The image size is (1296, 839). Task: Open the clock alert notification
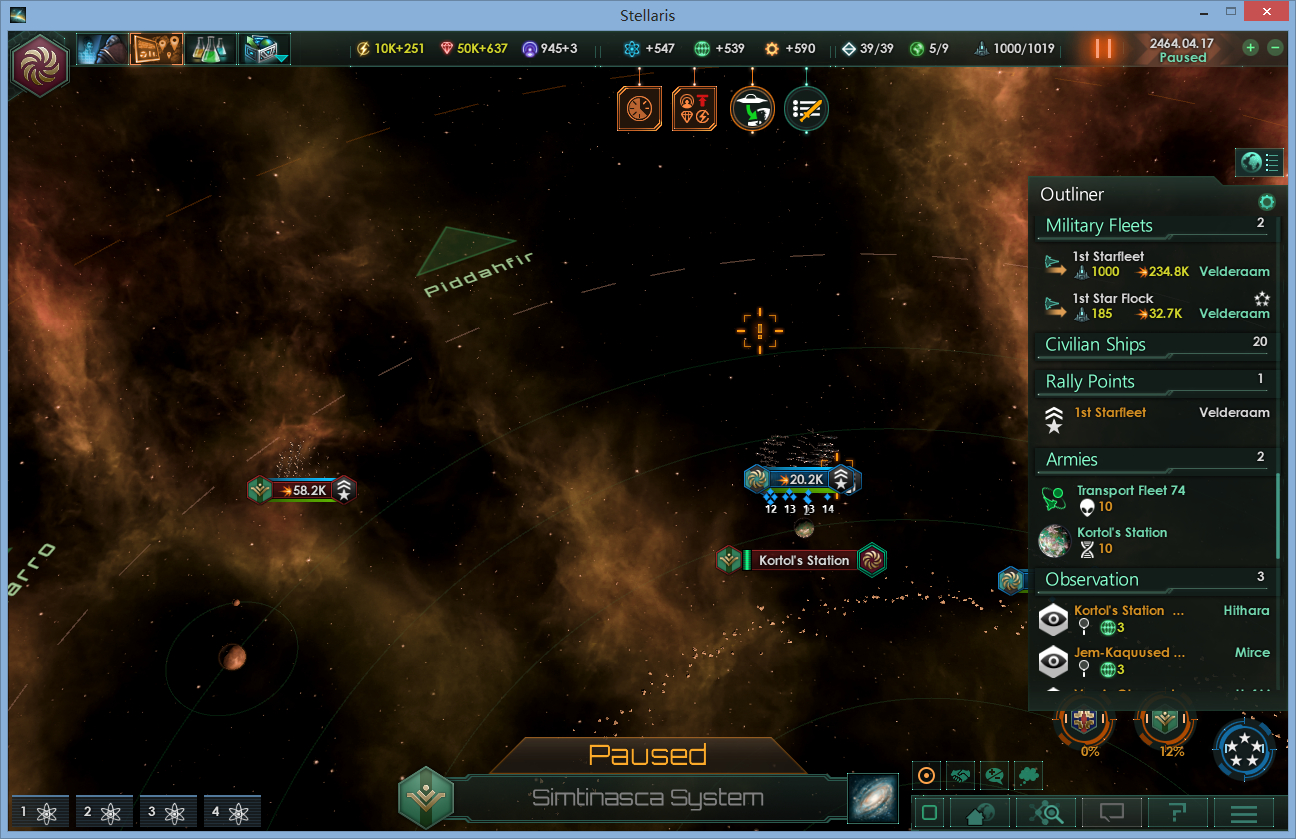pos(639,108)
